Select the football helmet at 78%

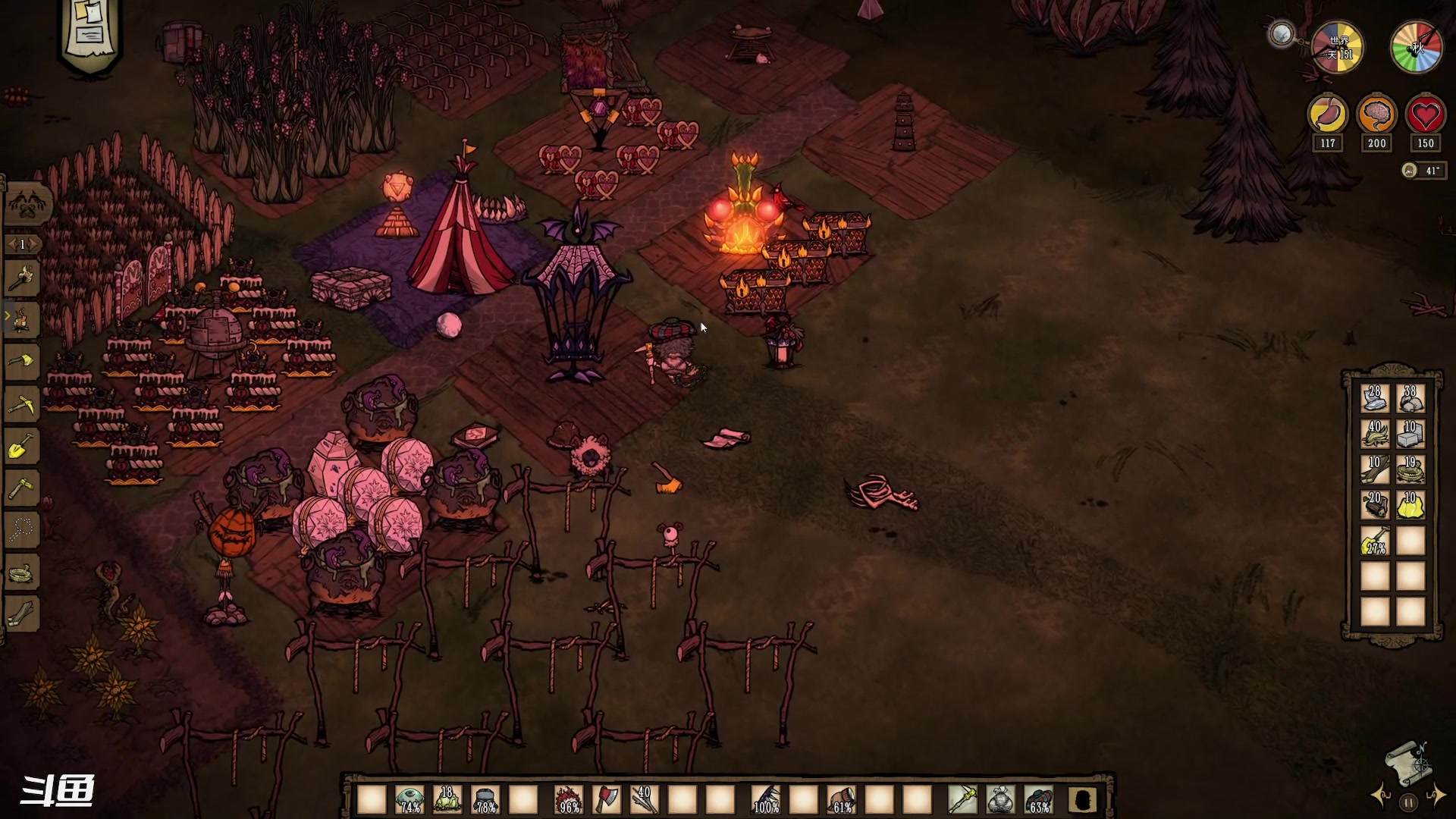[x=485, y=799]
